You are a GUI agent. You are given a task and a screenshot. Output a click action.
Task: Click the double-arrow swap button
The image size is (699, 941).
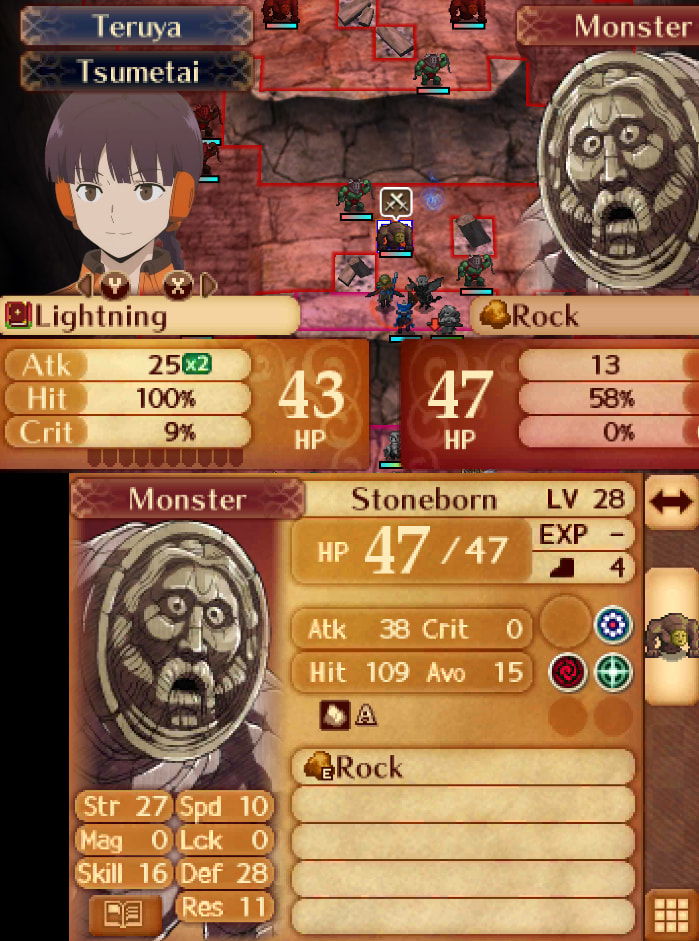coord(671,503)
